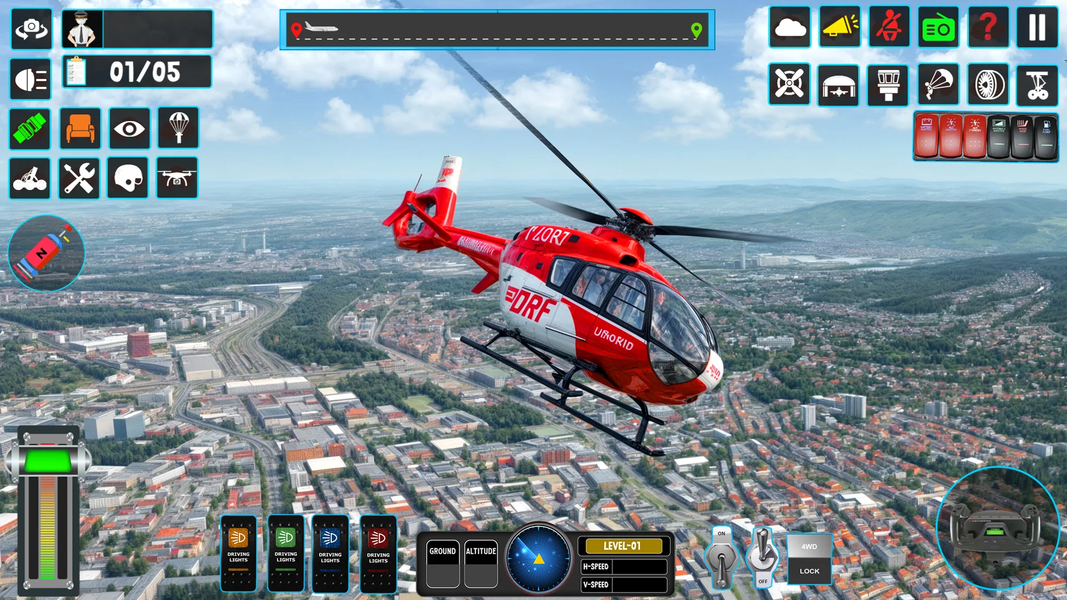Activate the yellow megaphone icon
This screenshot has height=600, width=1067.
(840, 27)
